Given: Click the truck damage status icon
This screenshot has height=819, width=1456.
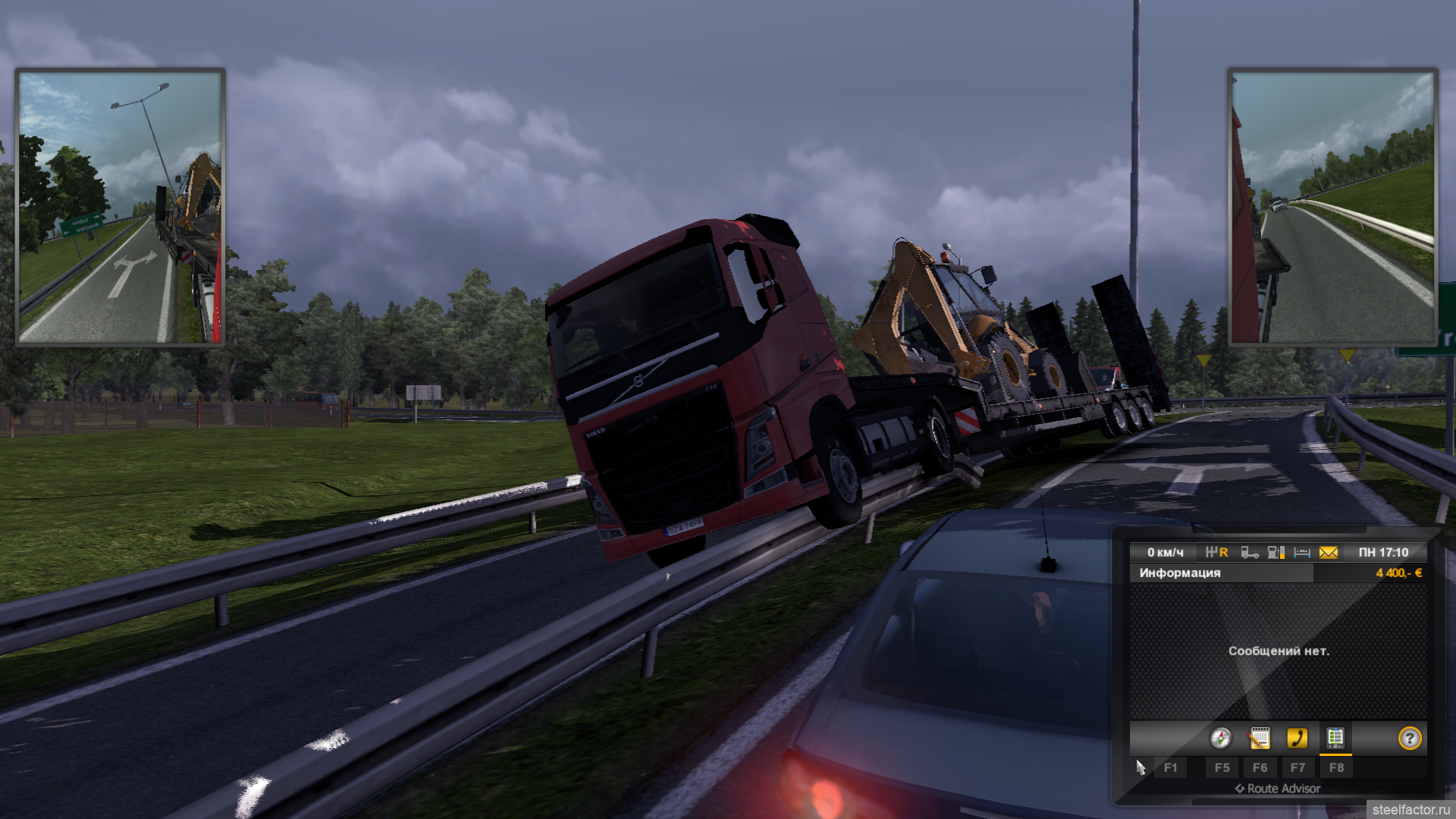Looking at the screenshot, I should coord(1250,553).
